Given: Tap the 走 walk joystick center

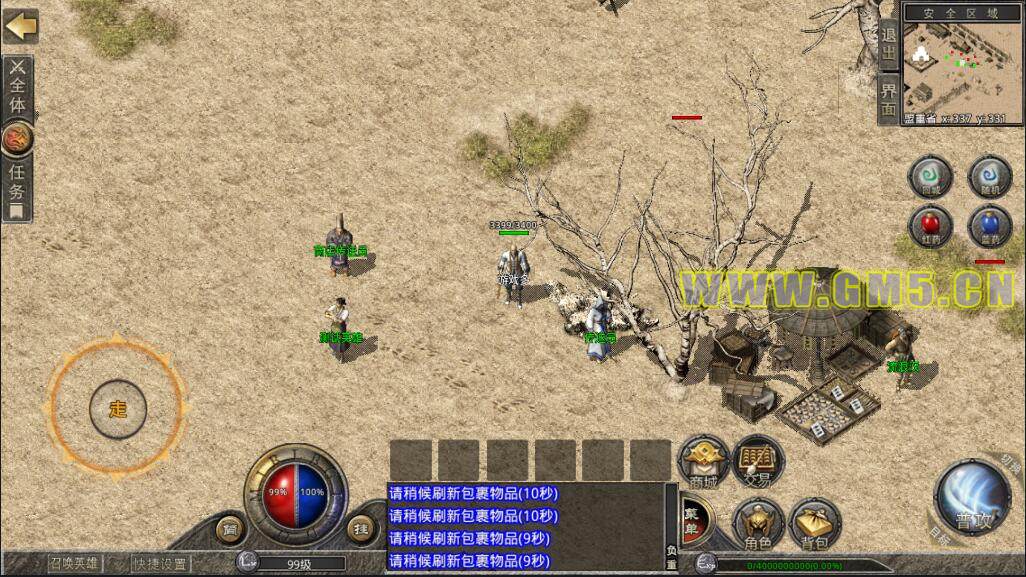Looking at the screenshot, I should [x=118, y=409].
